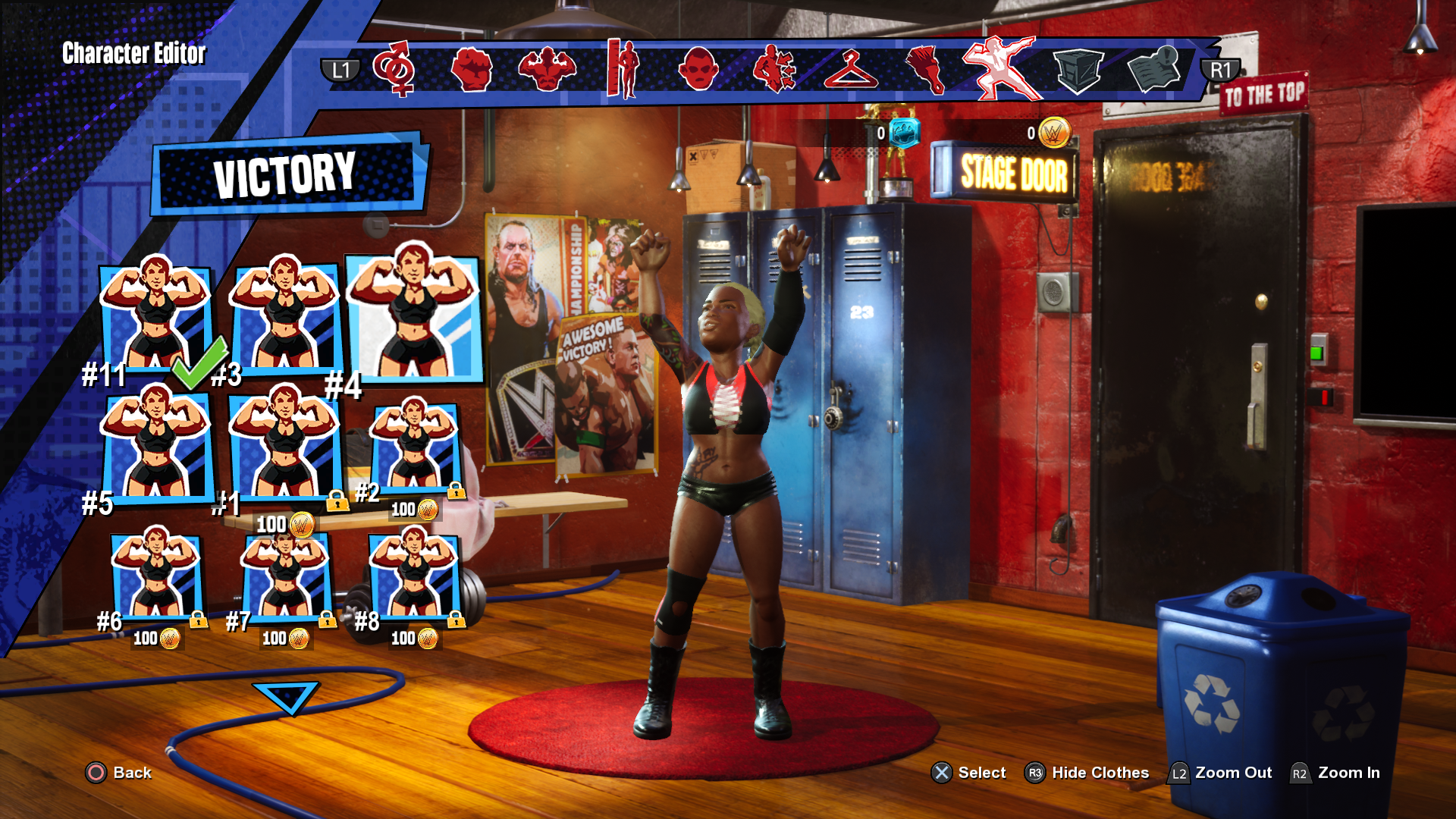1456x819 pixels.
Task: Pick locked victory pose #8
Action: [x=414, y=575]
